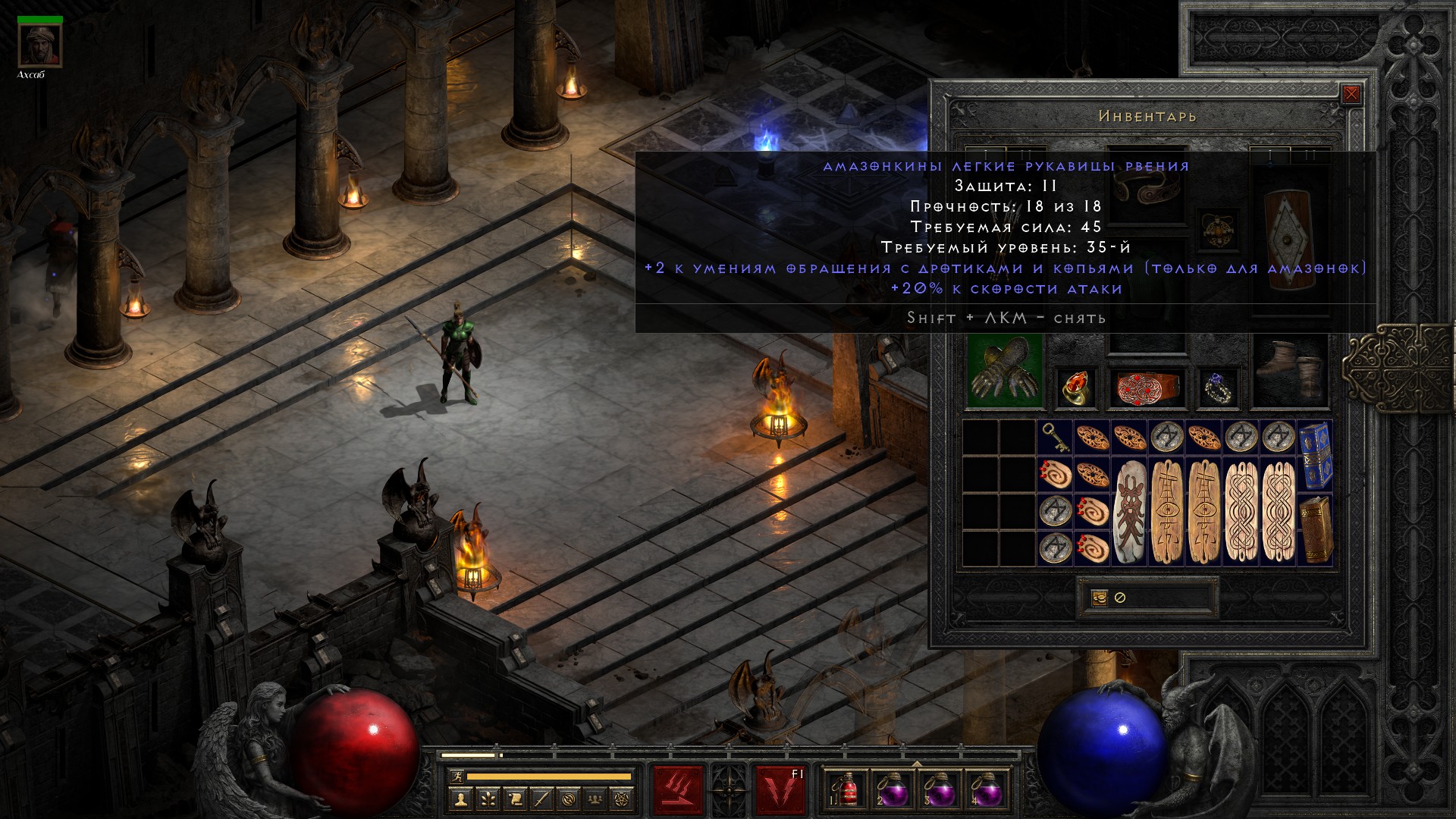The height and width of the screenshot is (819, 1456).
Task: Open the skill tree button
Action: tap(487, 799)
